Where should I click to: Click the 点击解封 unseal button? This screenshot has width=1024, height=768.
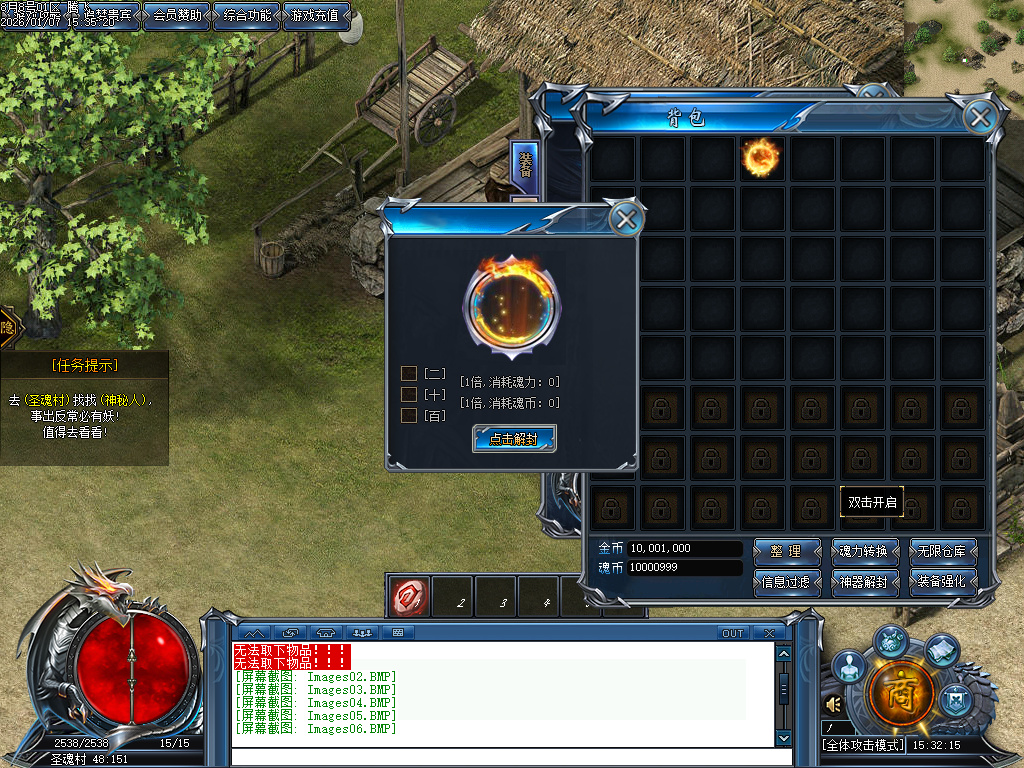point(514,438)
